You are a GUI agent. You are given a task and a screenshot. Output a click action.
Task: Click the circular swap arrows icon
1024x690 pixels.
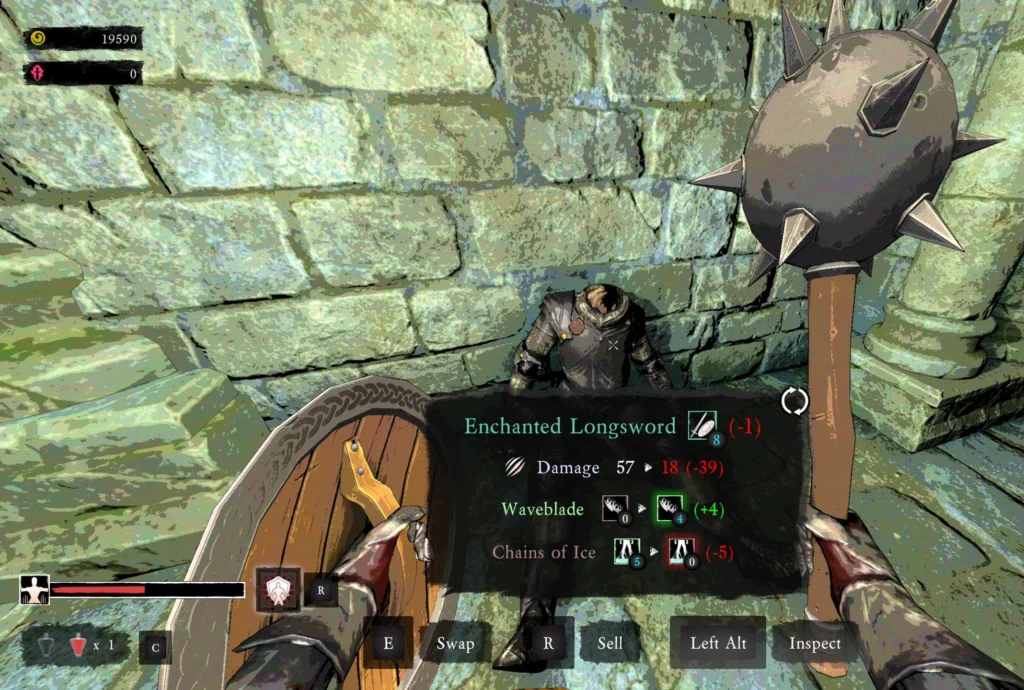point(795,402)
